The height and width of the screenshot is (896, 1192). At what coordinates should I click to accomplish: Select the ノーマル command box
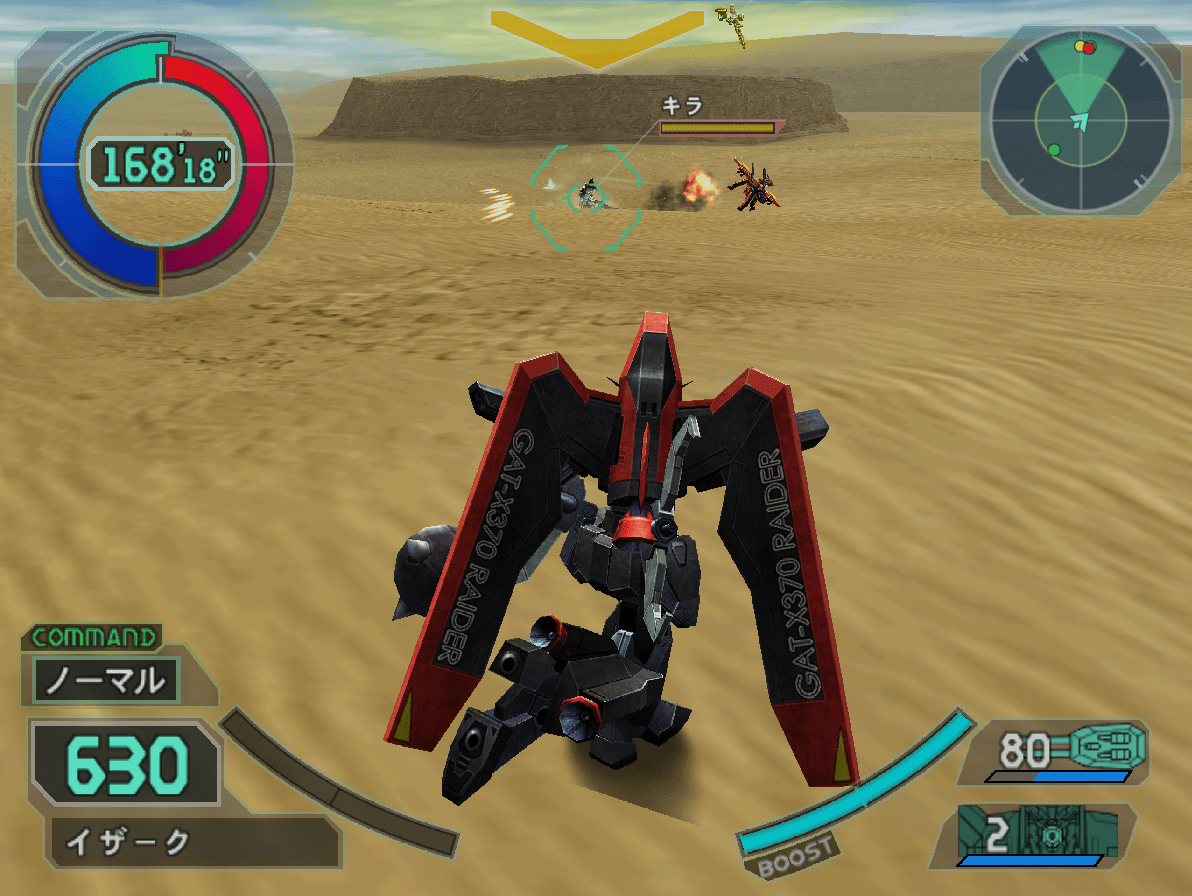click(106, 681)
